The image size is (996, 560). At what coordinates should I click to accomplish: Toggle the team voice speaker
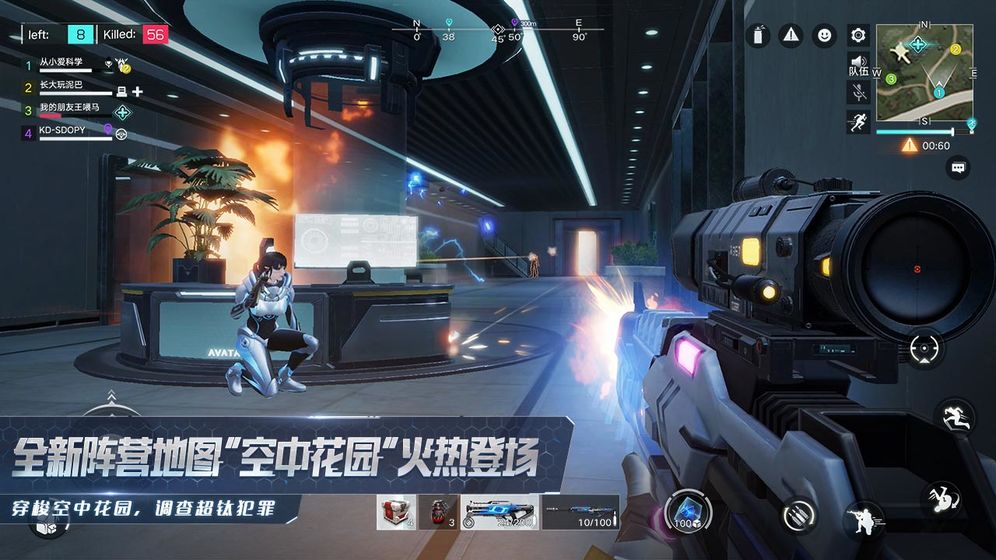click(858, 62)
